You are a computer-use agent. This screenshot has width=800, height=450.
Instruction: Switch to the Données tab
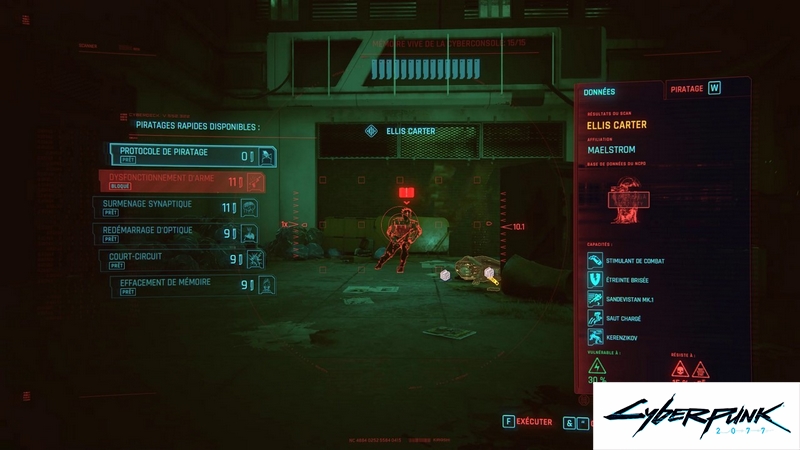click(599, 92)
